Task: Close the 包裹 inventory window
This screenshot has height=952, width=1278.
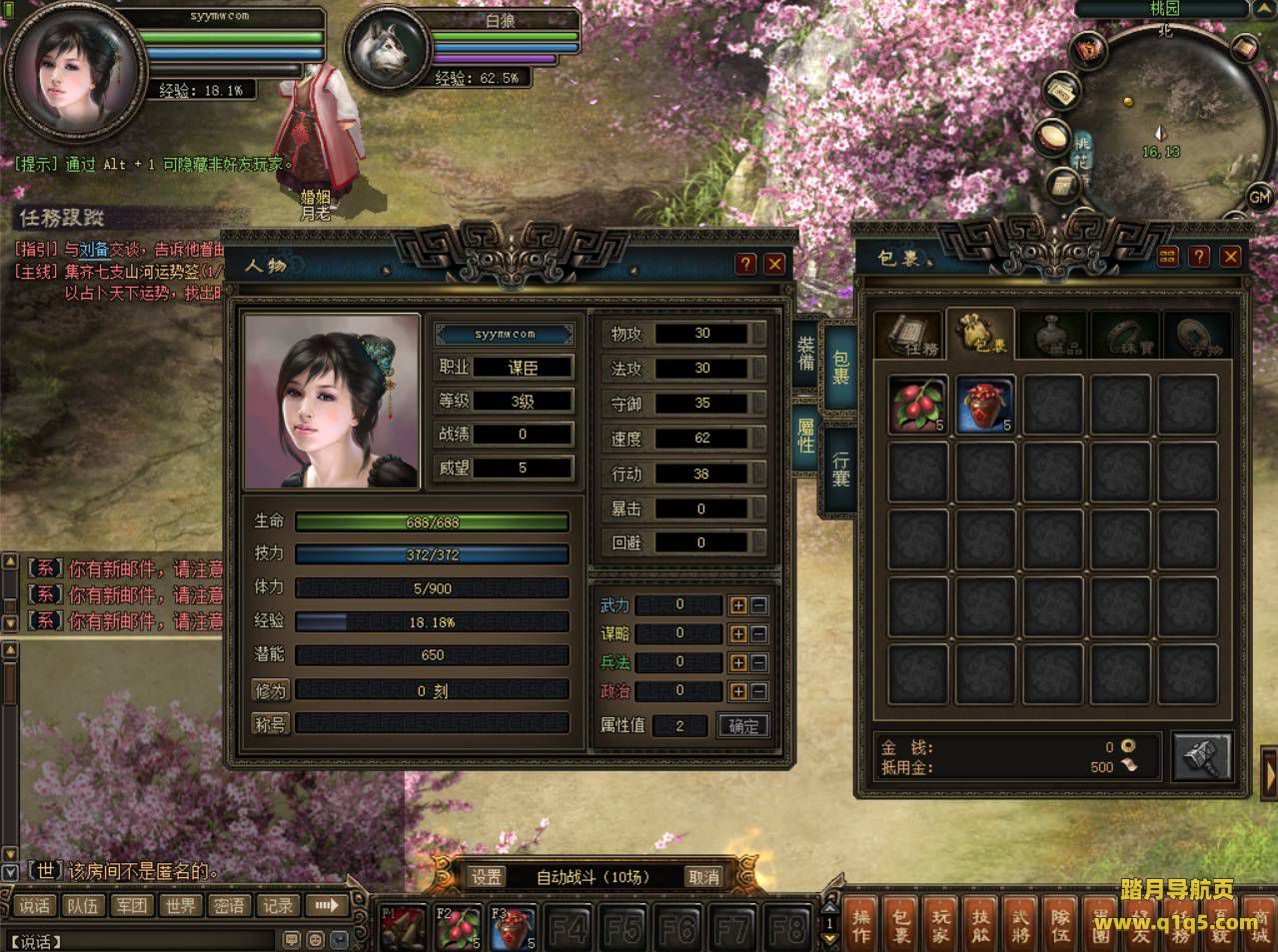Action: coord(1231,257)
